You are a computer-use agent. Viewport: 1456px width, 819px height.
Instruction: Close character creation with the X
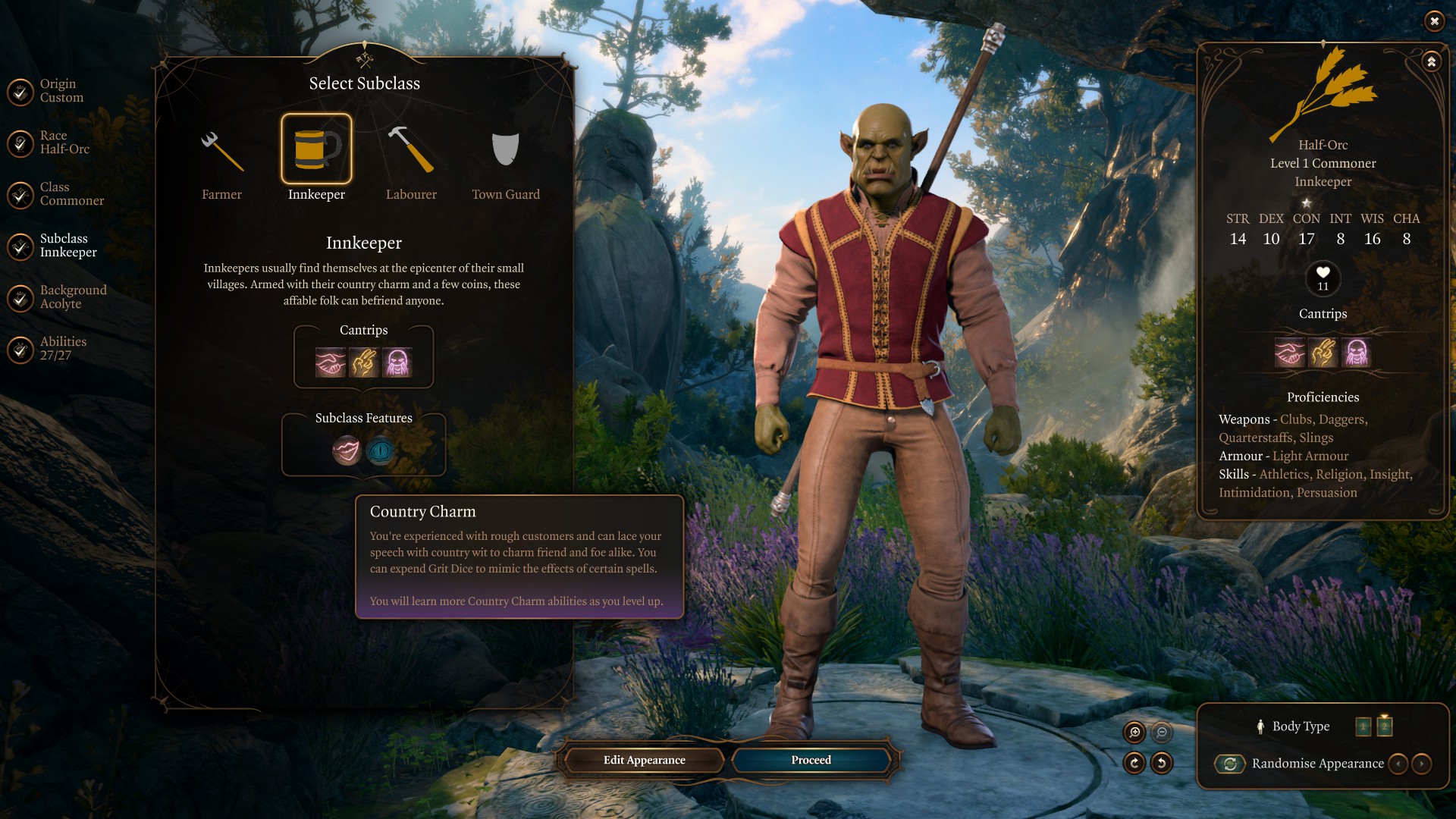coord(1434,21)
